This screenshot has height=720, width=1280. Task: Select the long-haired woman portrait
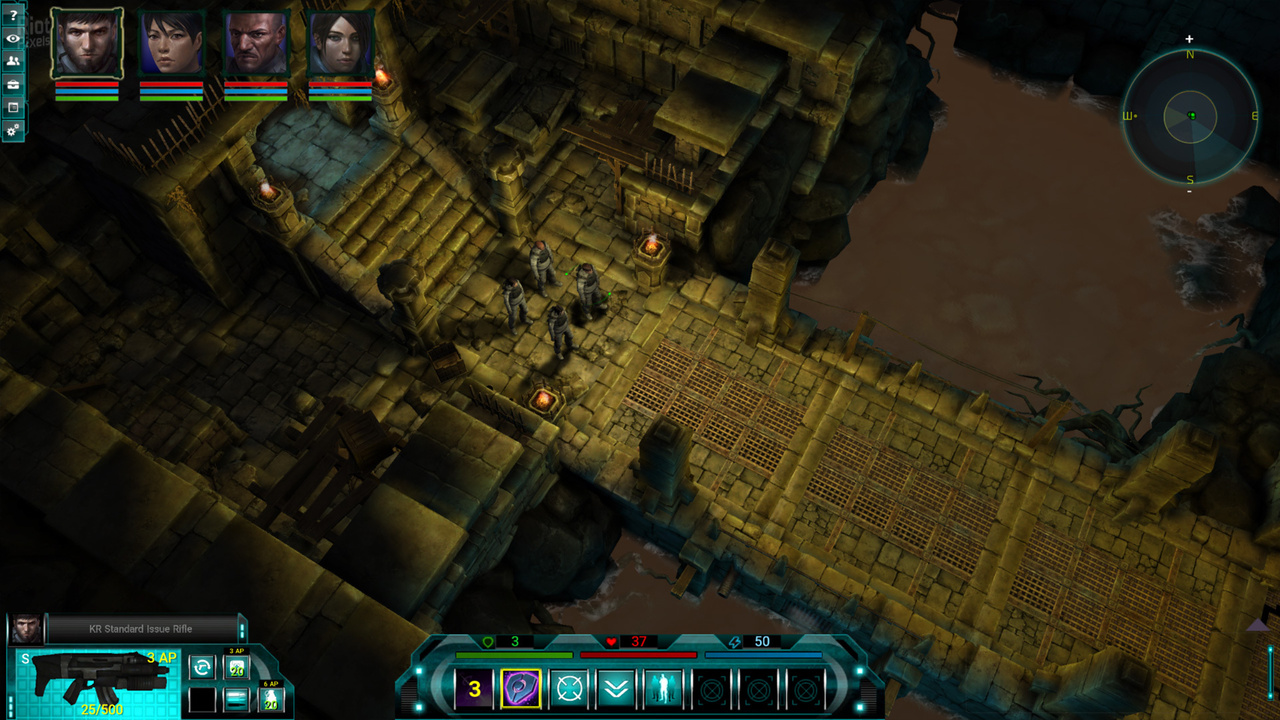pos(340,43)
